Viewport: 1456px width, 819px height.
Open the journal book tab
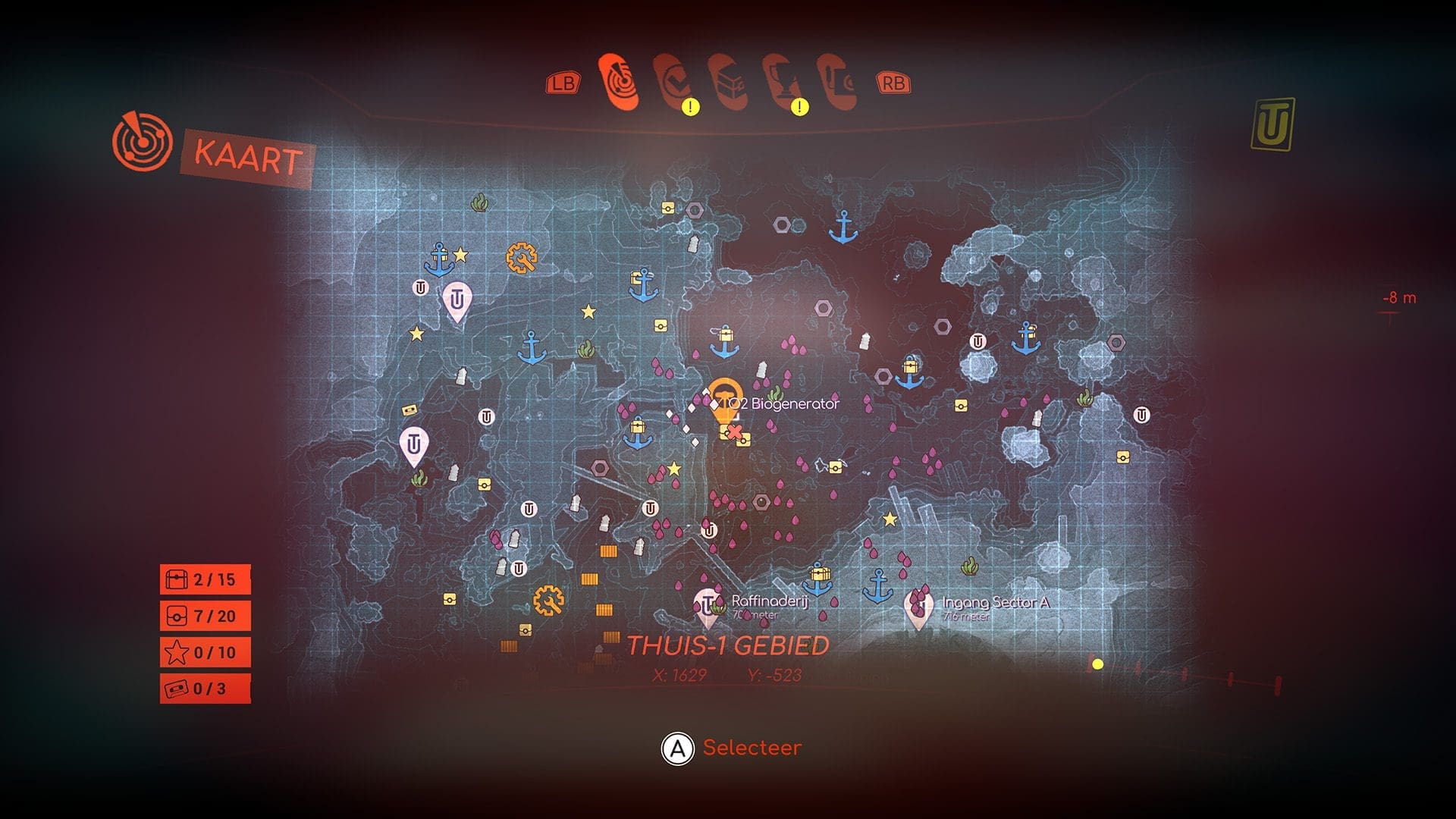pos(837,82)
